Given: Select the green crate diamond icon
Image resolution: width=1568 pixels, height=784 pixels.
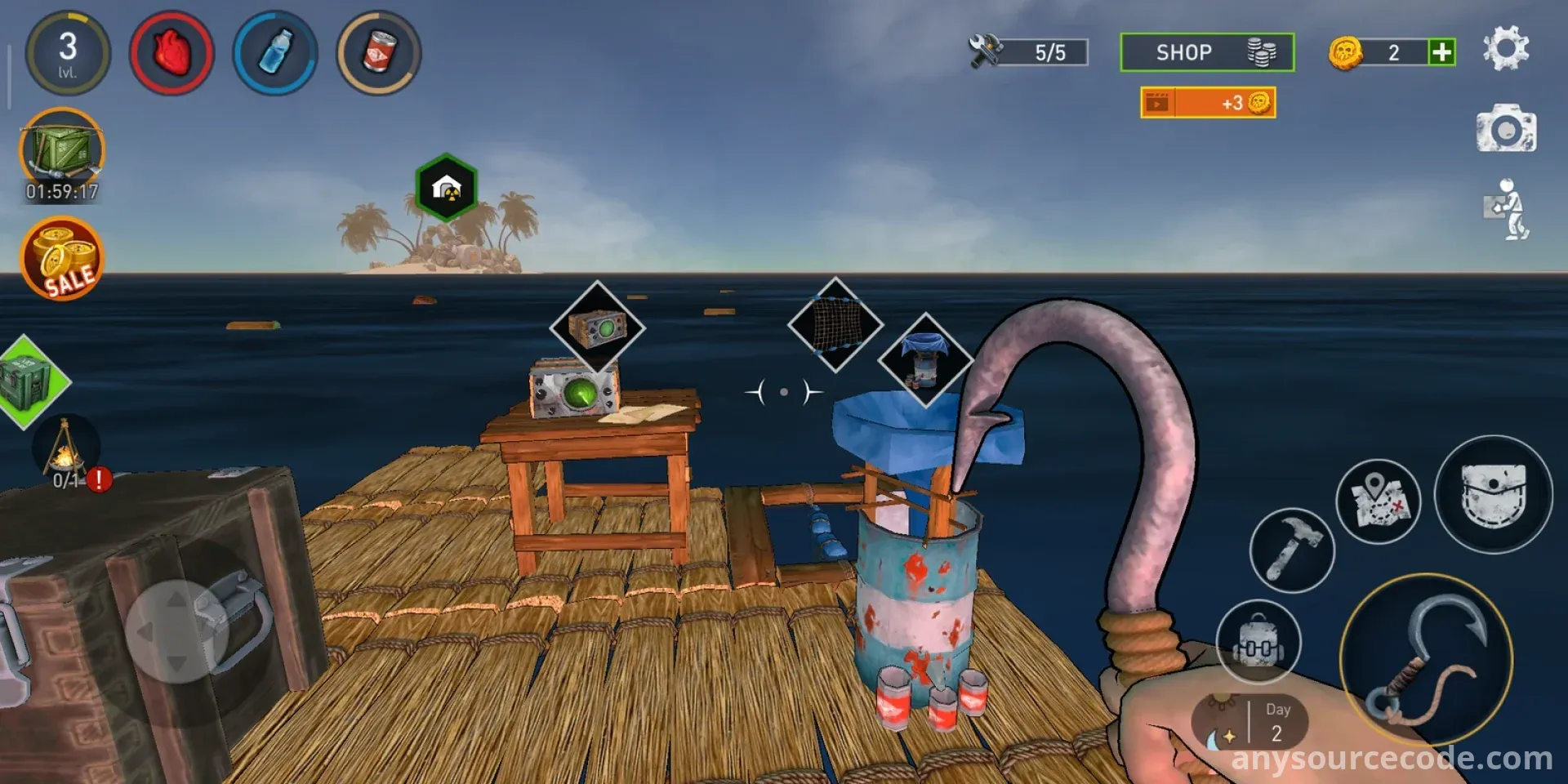Looking at the screenshot, I should click(29, 381).
